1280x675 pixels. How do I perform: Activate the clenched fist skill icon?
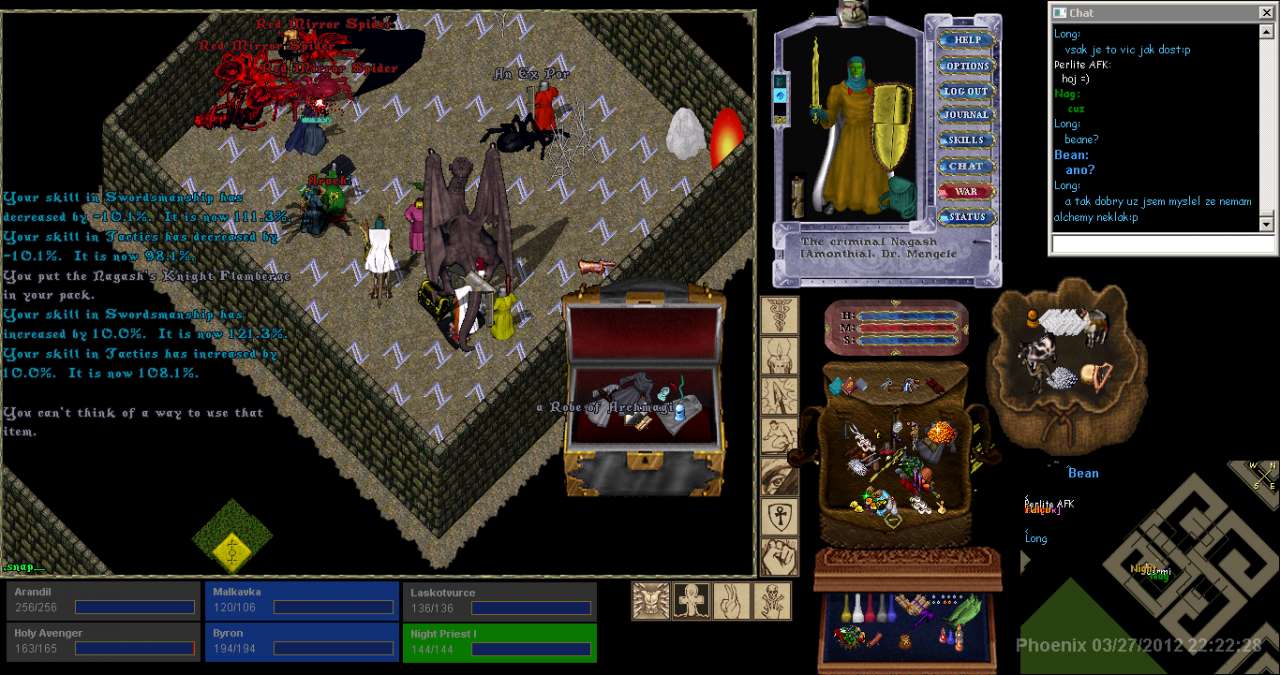pyautogui.click(x=779, y=557)
